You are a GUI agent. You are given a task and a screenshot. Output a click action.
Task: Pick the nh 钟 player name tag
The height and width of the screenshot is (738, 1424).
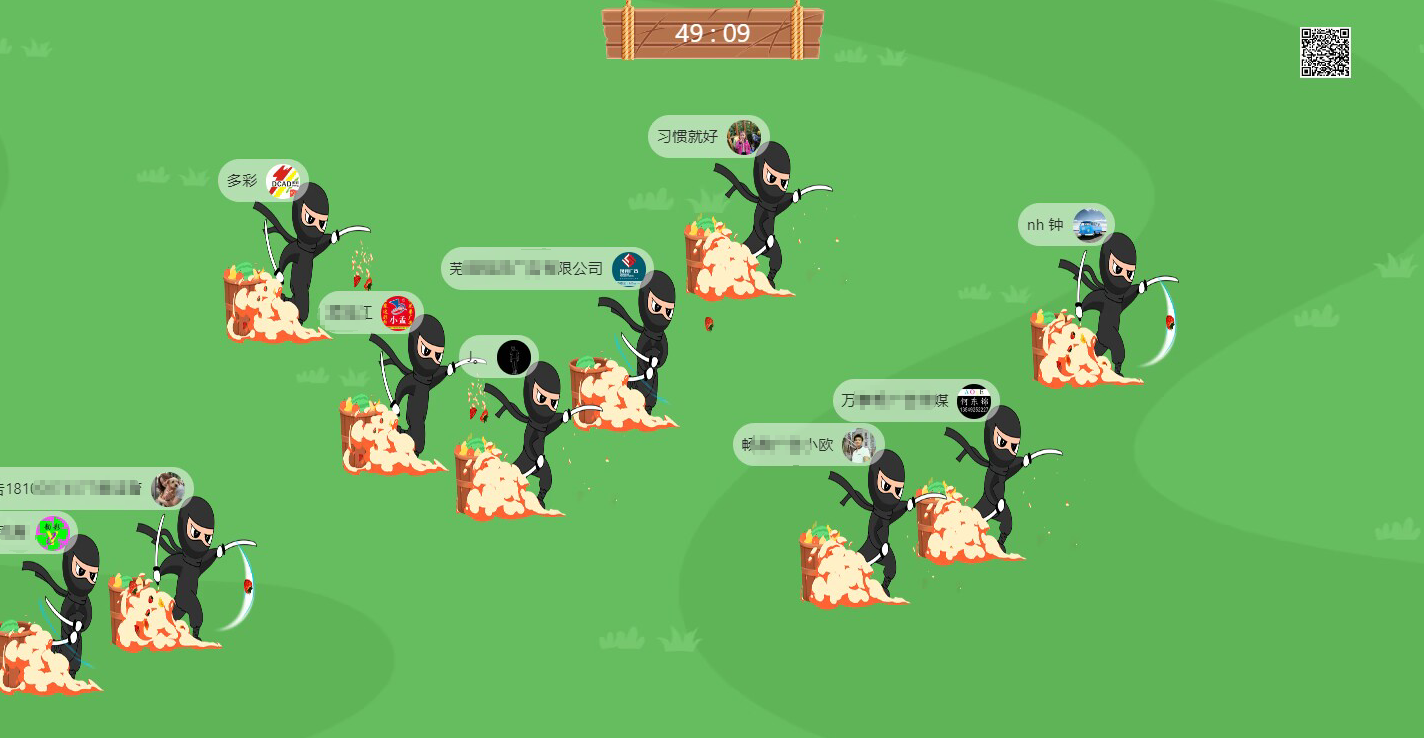point(1065,225)
